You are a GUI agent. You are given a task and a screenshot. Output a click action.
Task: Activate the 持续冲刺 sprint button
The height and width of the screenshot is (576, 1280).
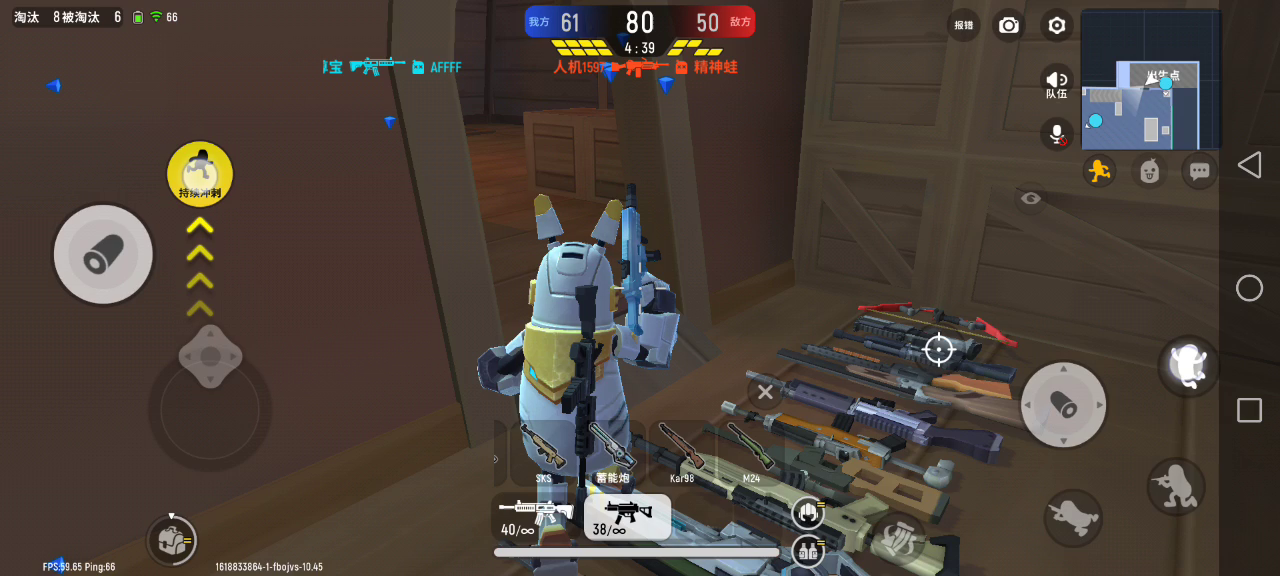click(200, 174)
